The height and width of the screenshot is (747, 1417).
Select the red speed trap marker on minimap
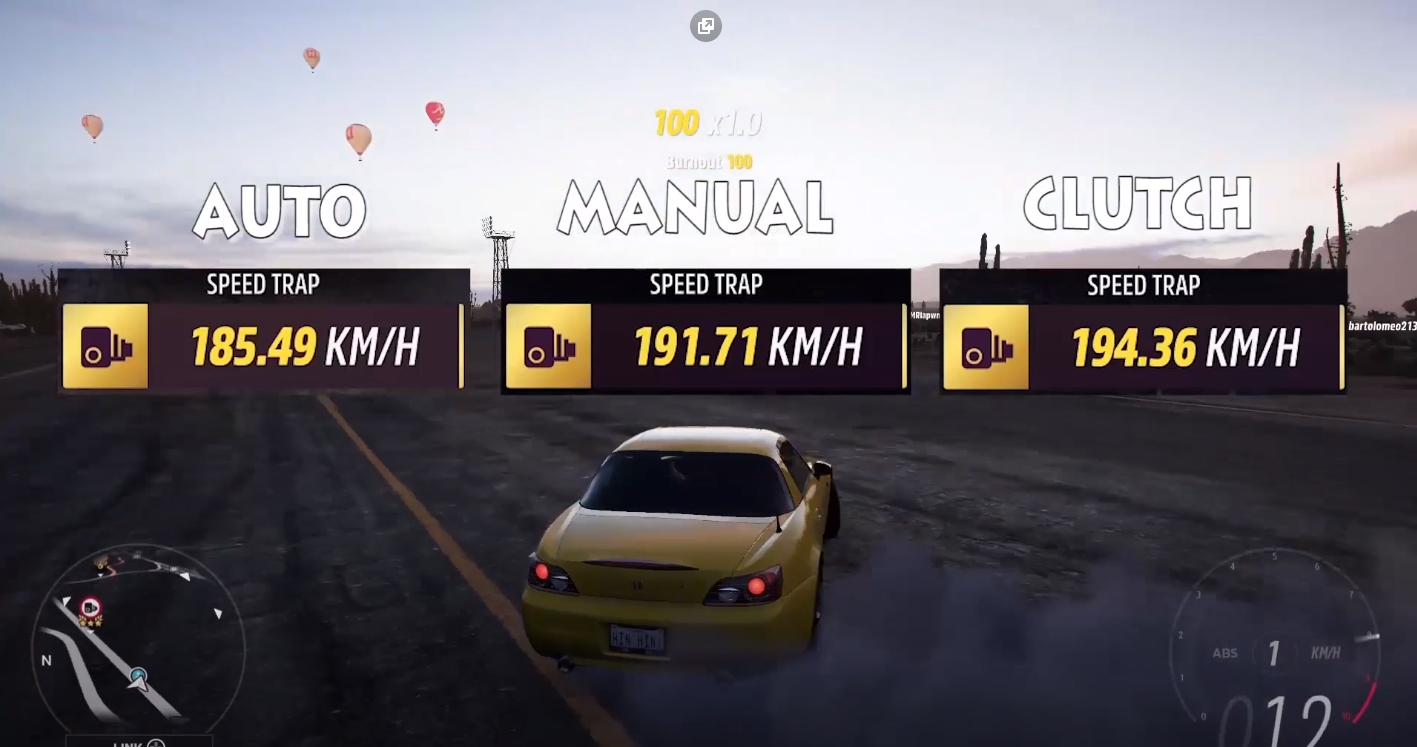click(x=90, y=606)
